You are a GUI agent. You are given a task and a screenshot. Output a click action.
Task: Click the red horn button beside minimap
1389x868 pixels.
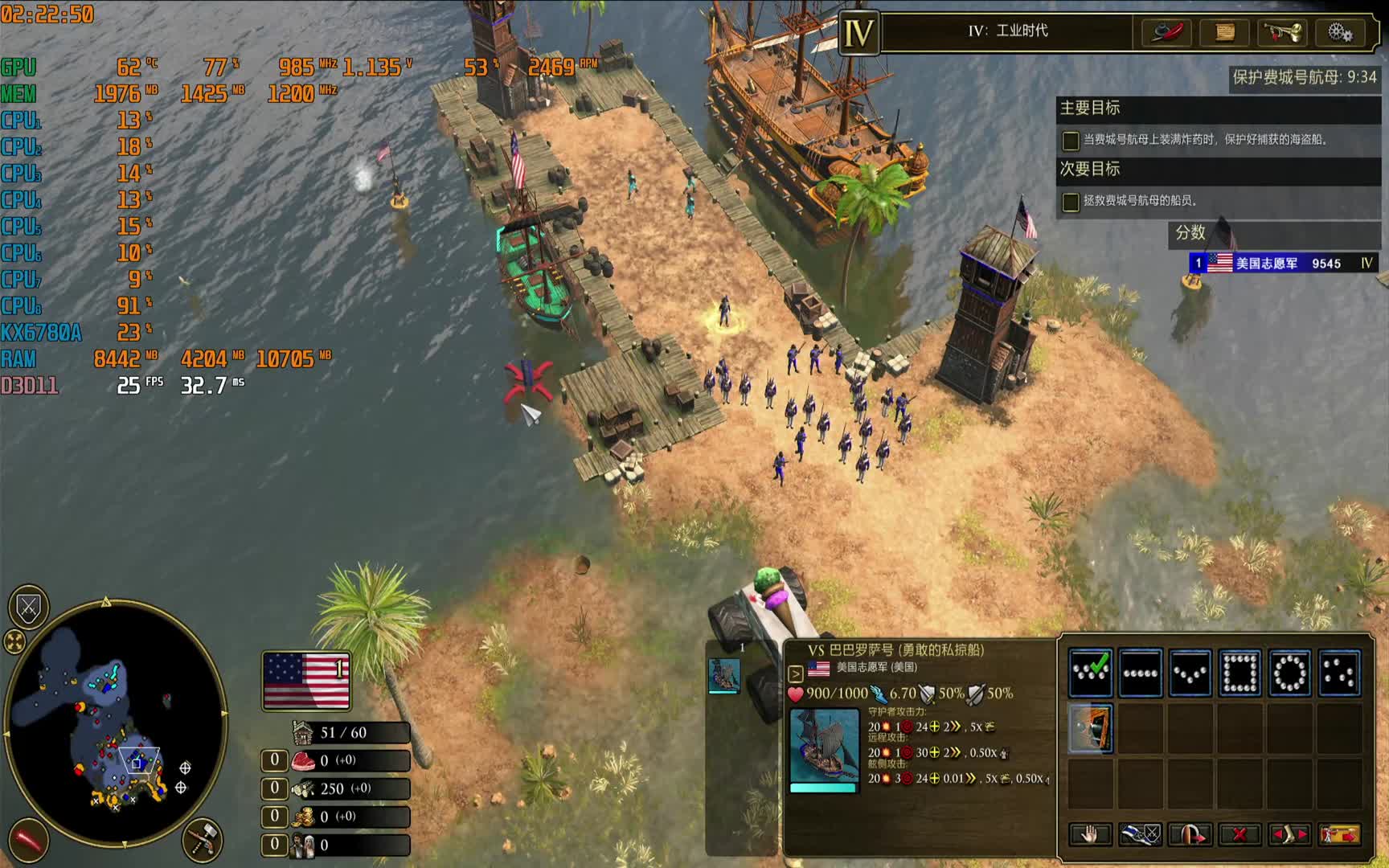(29, 841)
